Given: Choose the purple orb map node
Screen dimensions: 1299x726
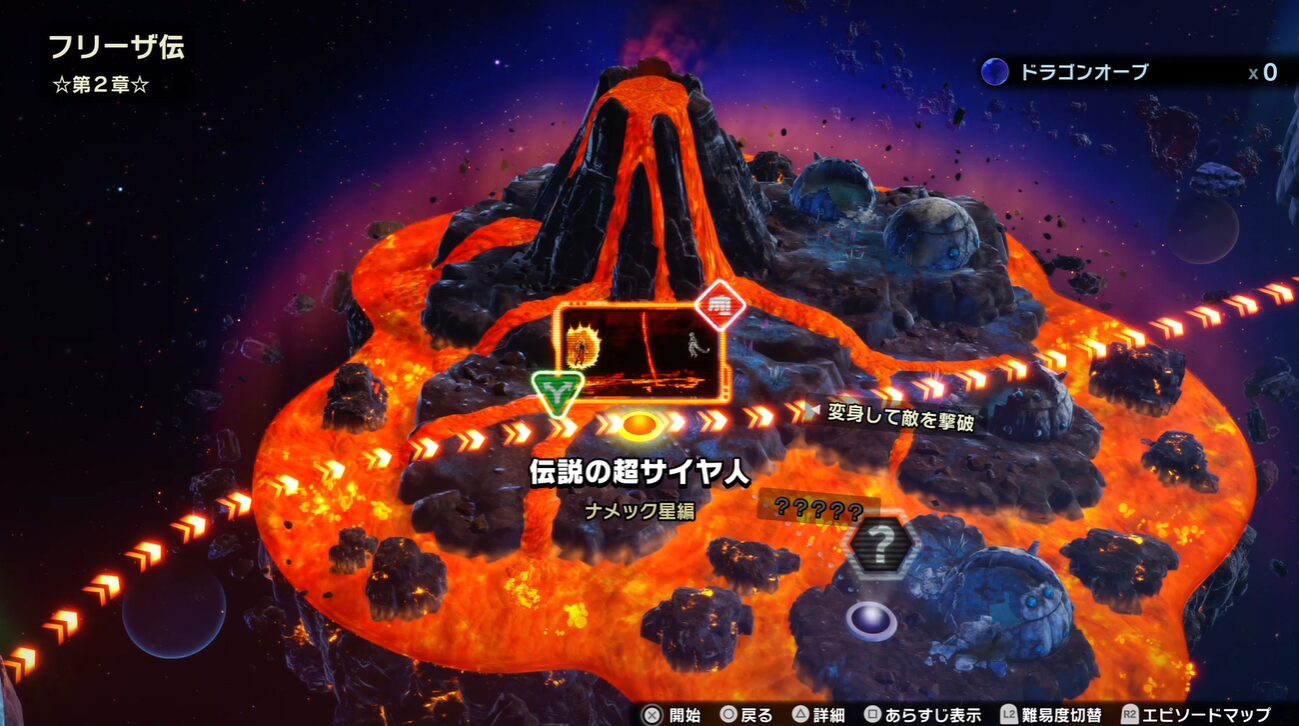Looking at the screenshot, I should 871,620.
